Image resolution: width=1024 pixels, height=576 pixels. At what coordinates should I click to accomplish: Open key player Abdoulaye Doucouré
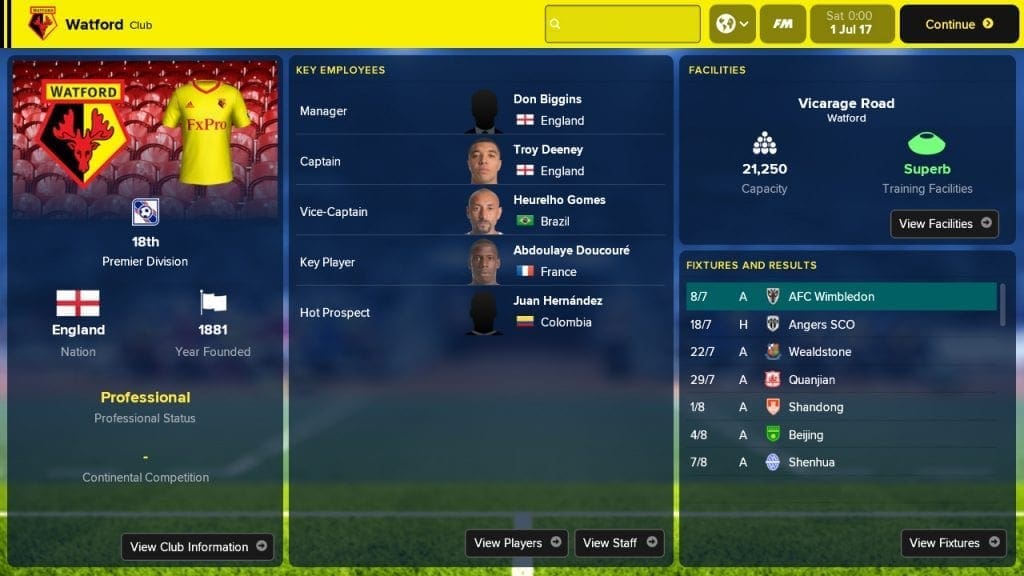571,250
